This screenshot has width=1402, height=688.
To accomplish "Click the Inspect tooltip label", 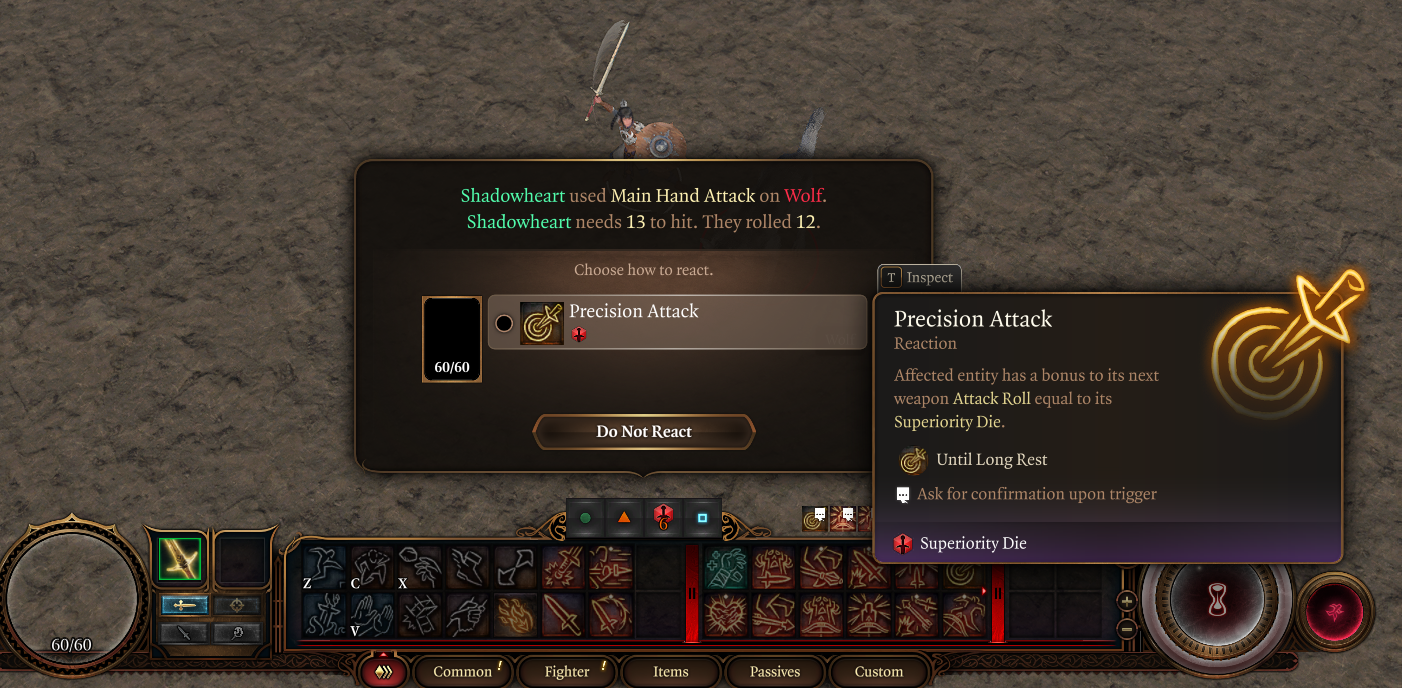I will 919,278.
